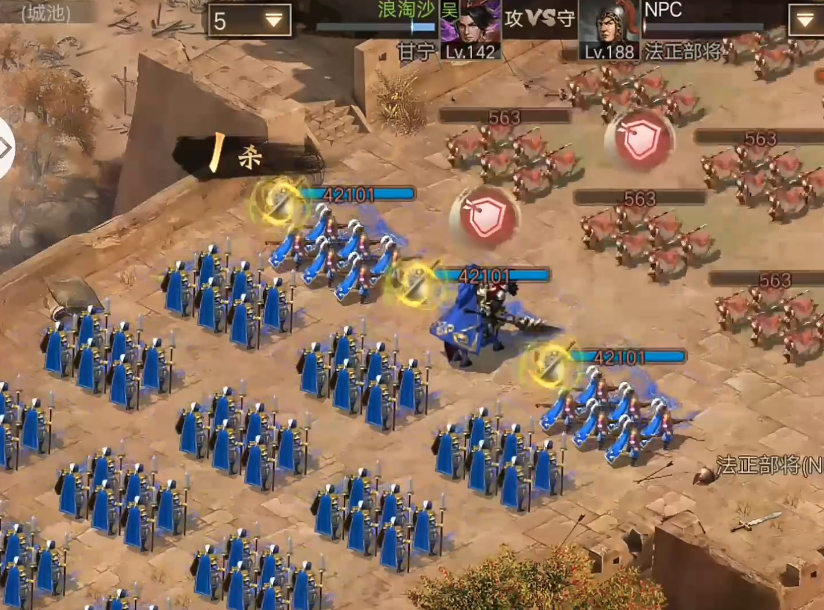Expand the dropdown arrow beside NPC name
The image size is (824, 610).
pos(805,20)
